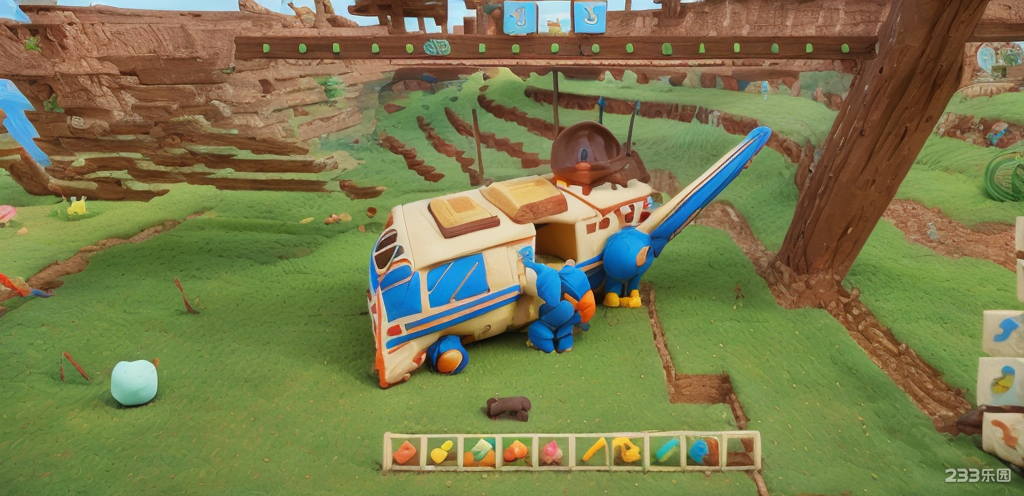This screenshot has height=496, width=1024.
Task: Choose the yellow diagonal stick slot
Action: pos(593,451)
